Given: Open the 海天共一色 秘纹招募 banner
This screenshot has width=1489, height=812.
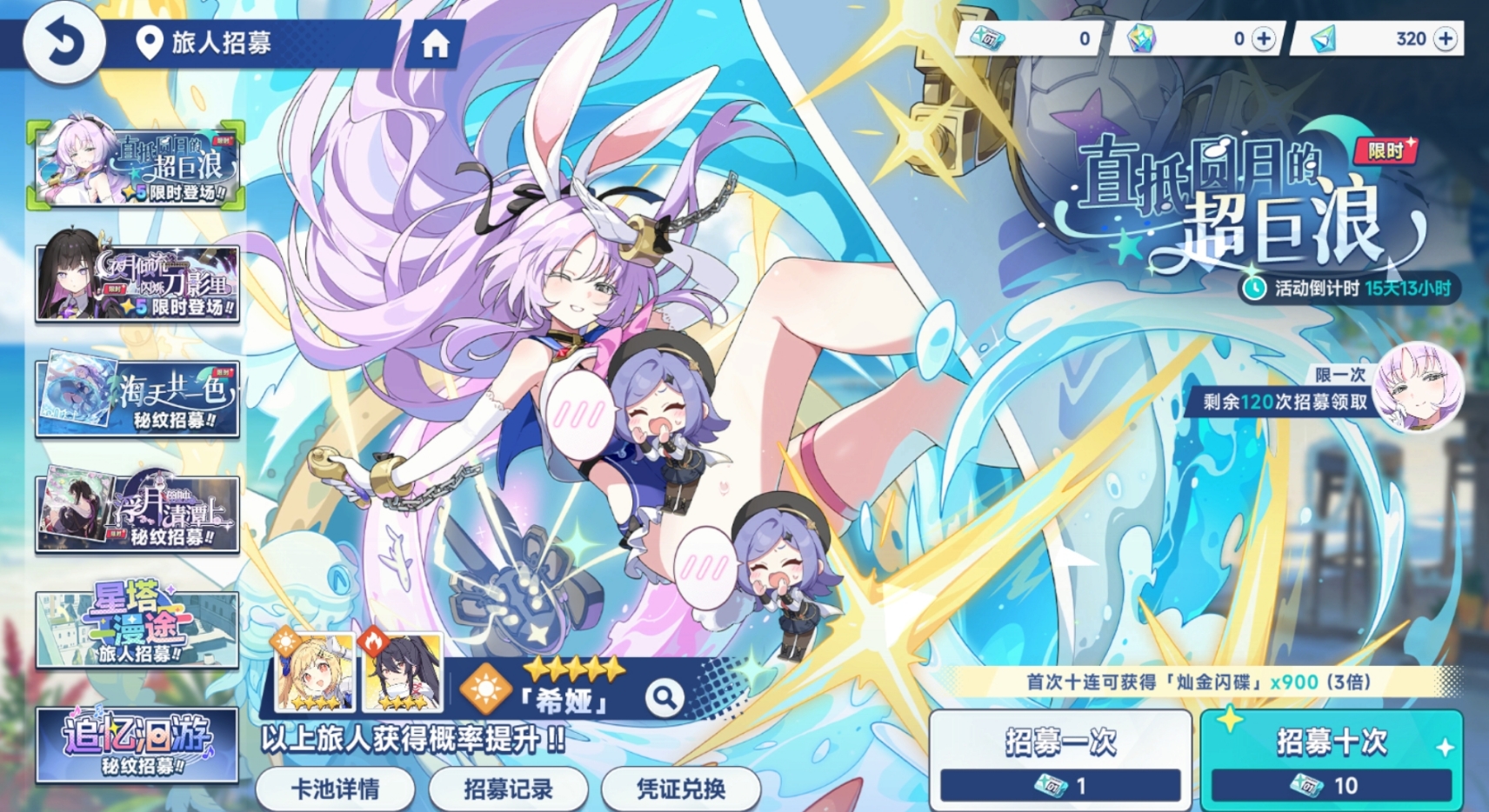Looking at the screenshot, I should [x=136, y=397].
